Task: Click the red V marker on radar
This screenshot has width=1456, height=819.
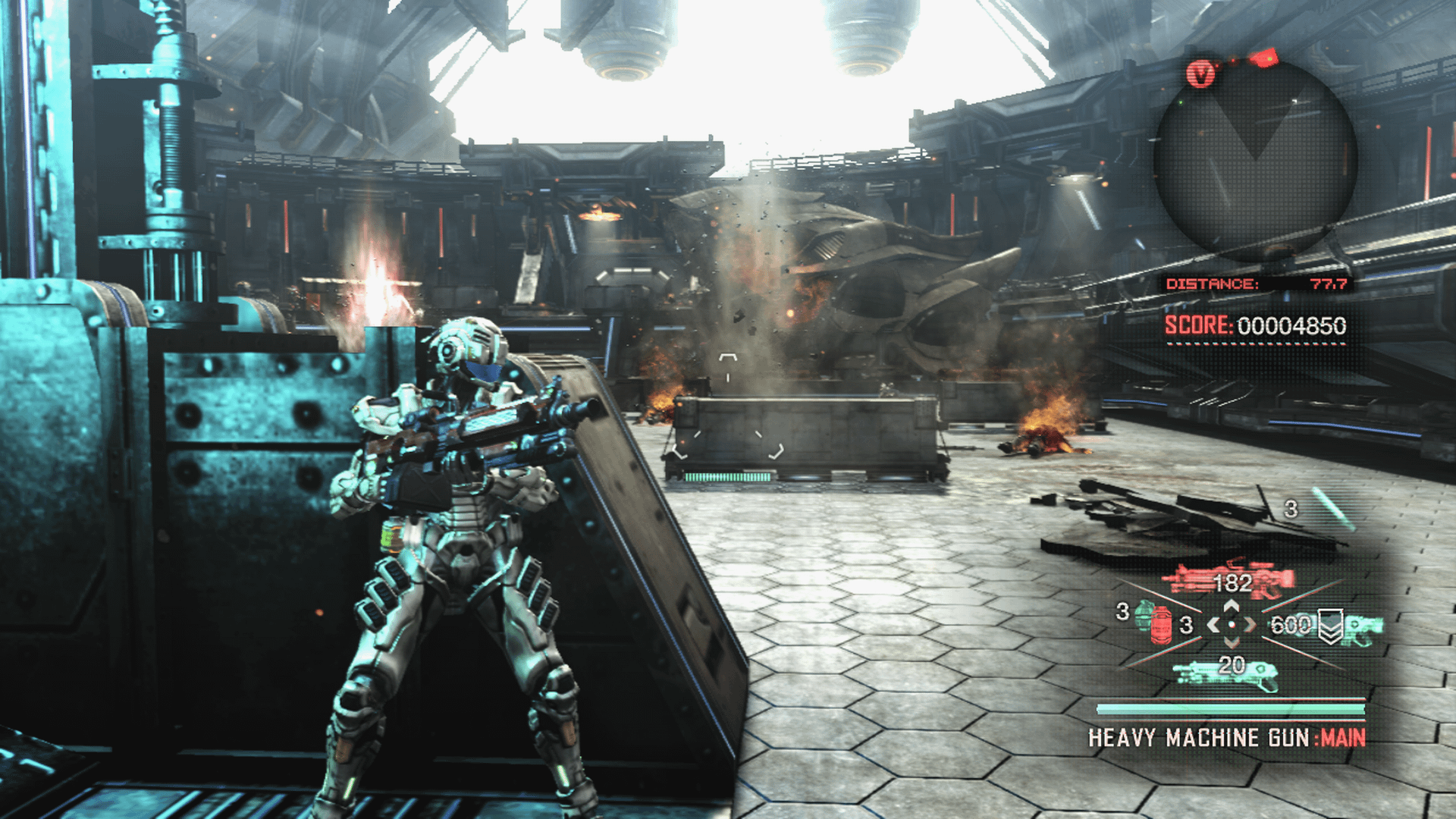Action: 1200,74
